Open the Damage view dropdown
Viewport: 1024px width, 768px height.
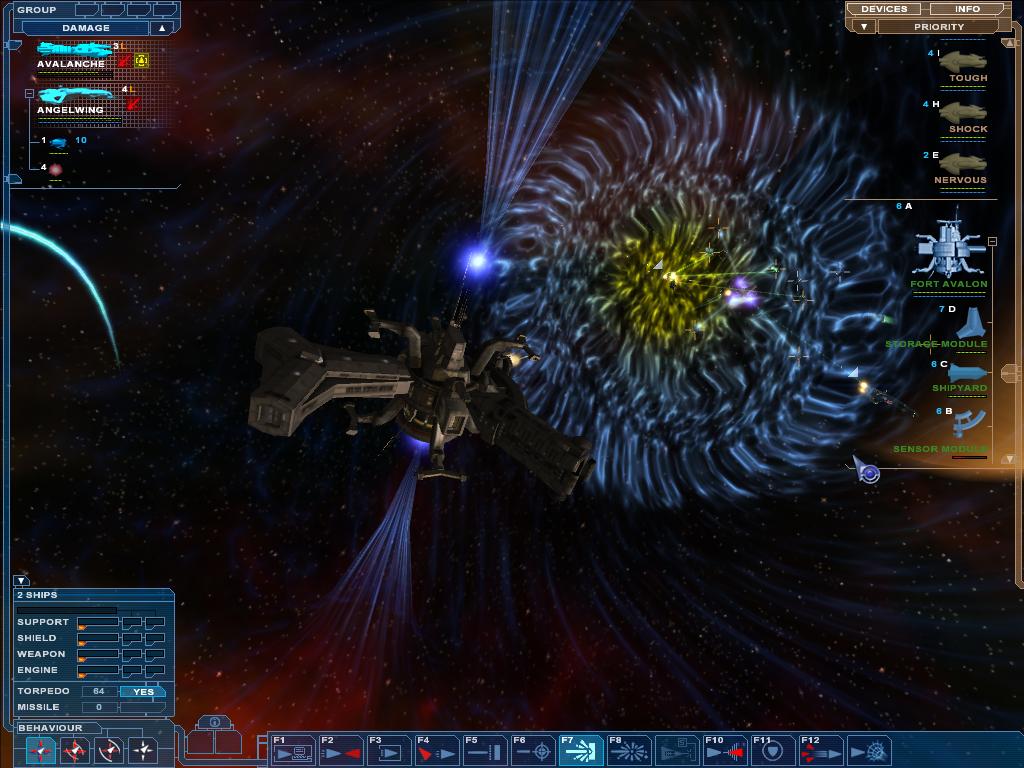86,28
